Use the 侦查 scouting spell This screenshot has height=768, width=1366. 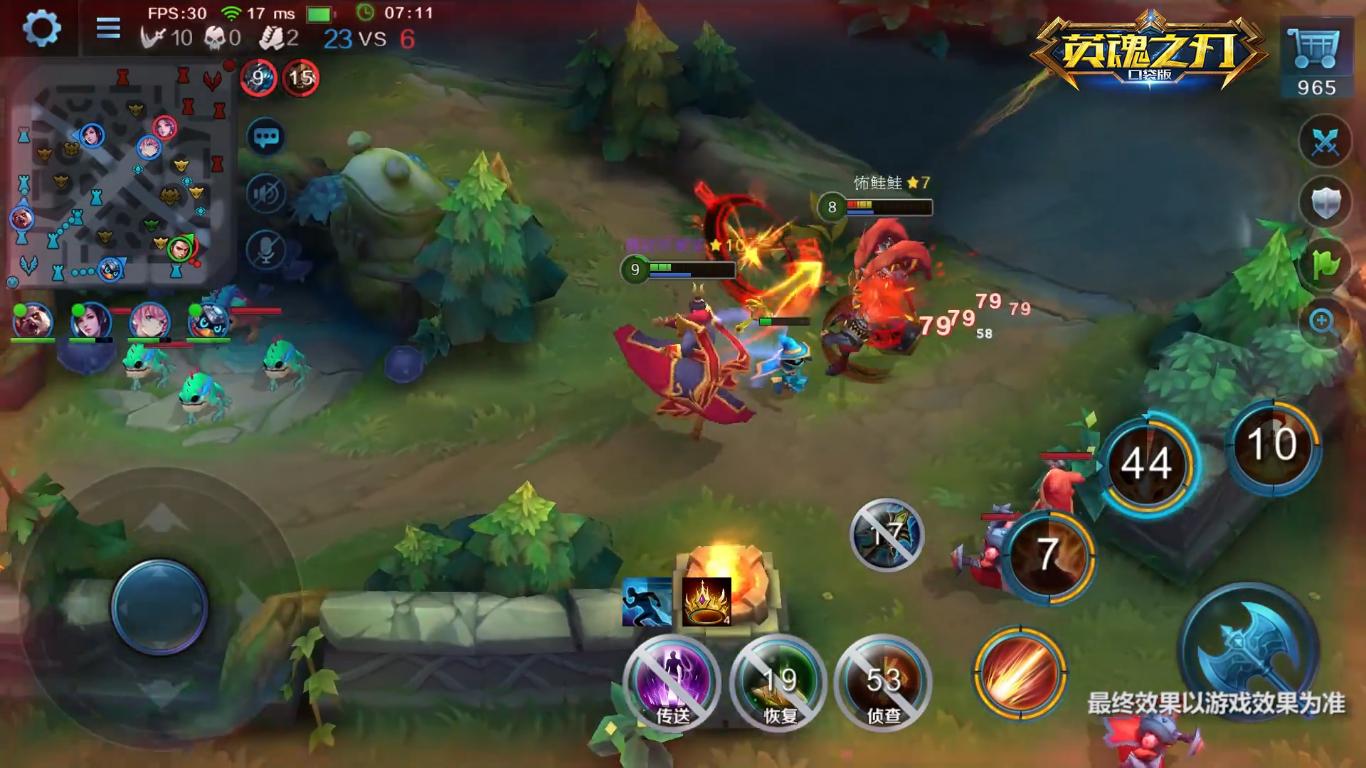click(x=883, y=683)
